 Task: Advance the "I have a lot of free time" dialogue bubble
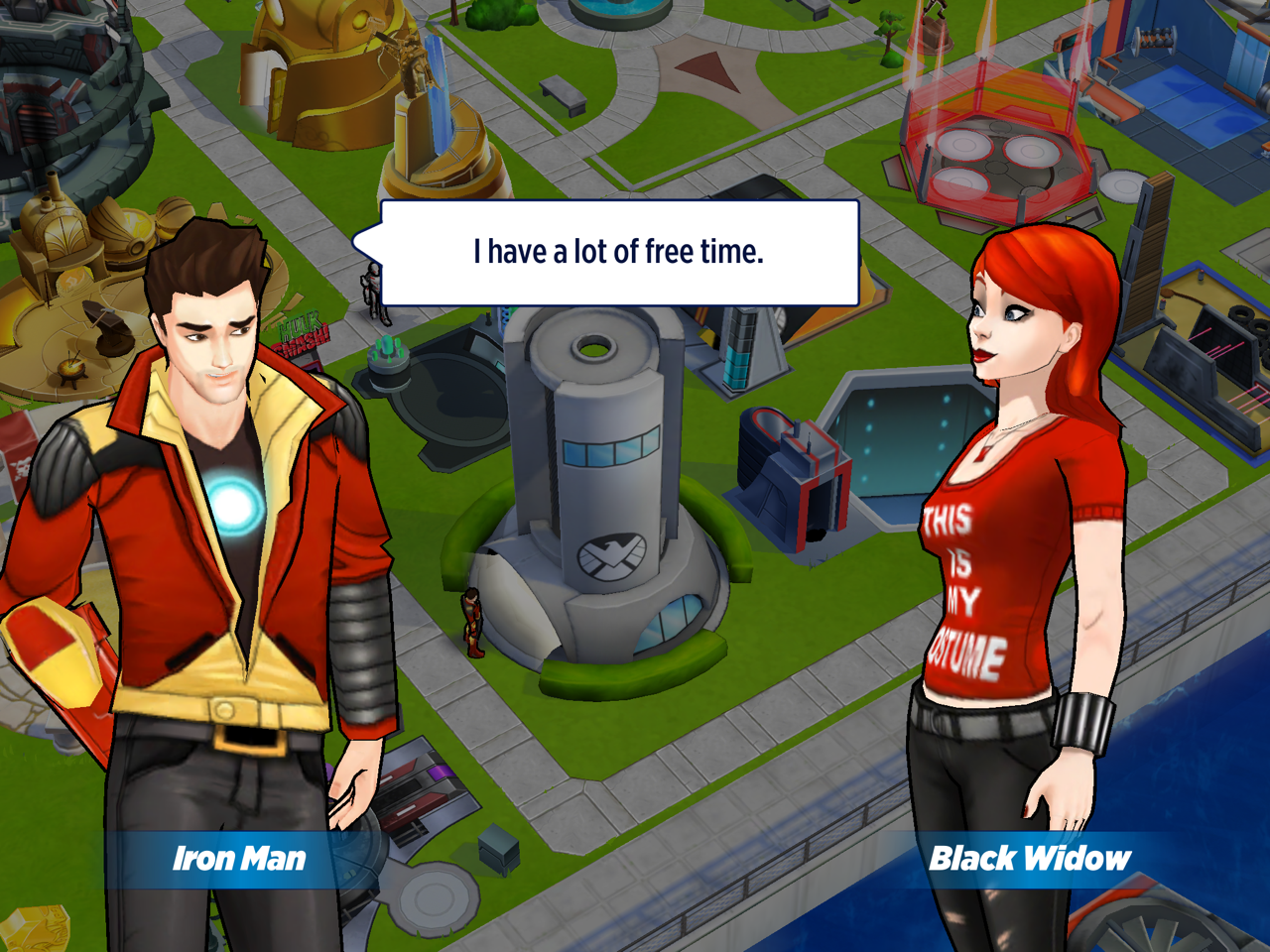coord(619,253)
